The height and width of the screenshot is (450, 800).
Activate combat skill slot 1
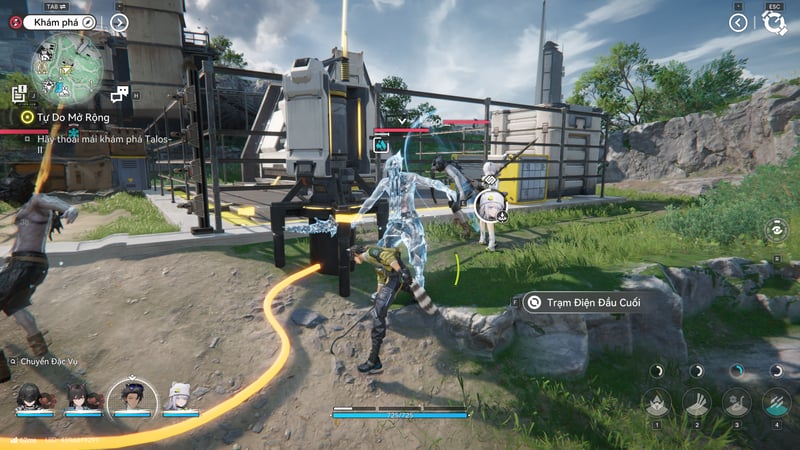[x=657, y=402]
